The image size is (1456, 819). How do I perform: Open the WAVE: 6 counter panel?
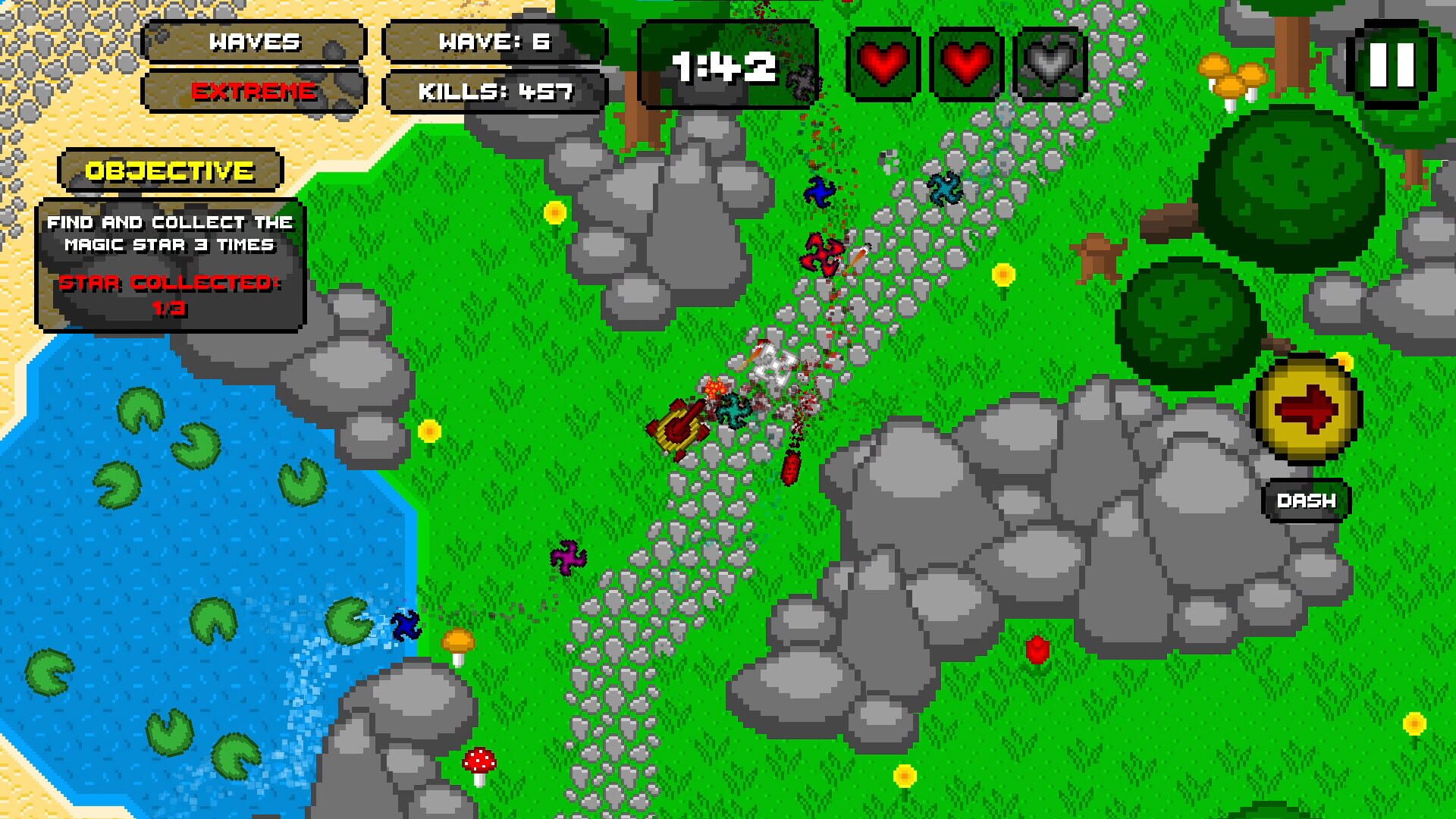(495, 42)
